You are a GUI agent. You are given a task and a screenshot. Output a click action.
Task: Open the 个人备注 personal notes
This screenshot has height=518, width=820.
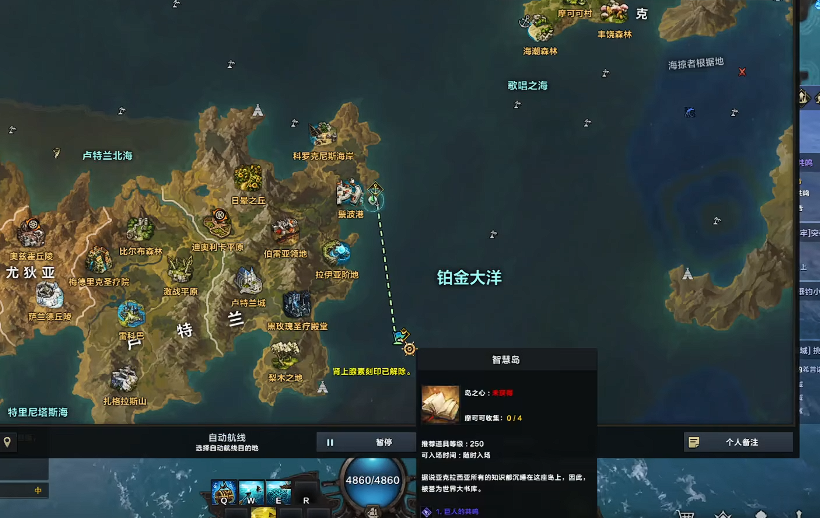point(739,442)
